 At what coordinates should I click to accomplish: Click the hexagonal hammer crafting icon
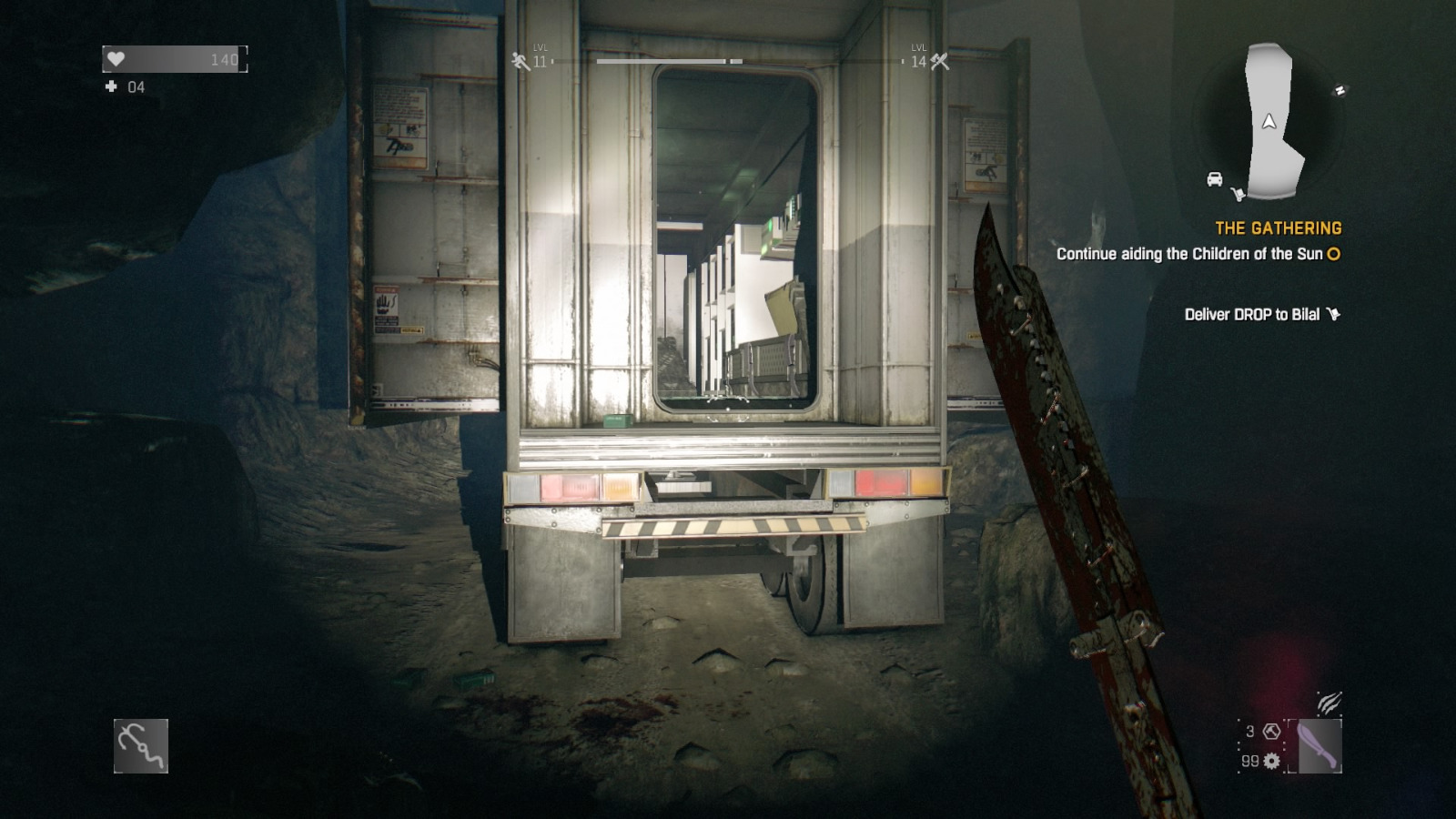[1270, 731]
